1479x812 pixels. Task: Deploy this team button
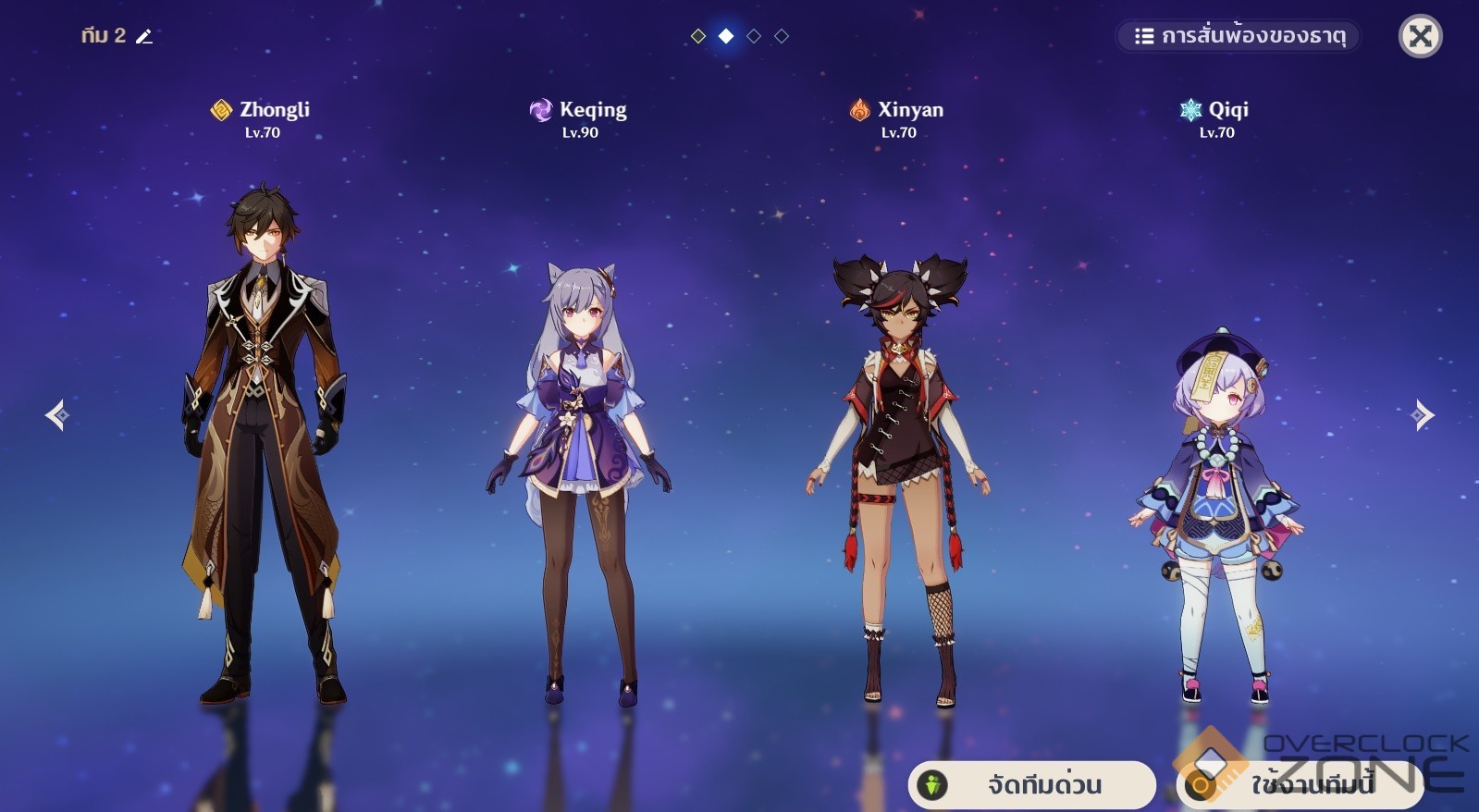tap(1300, 785)
